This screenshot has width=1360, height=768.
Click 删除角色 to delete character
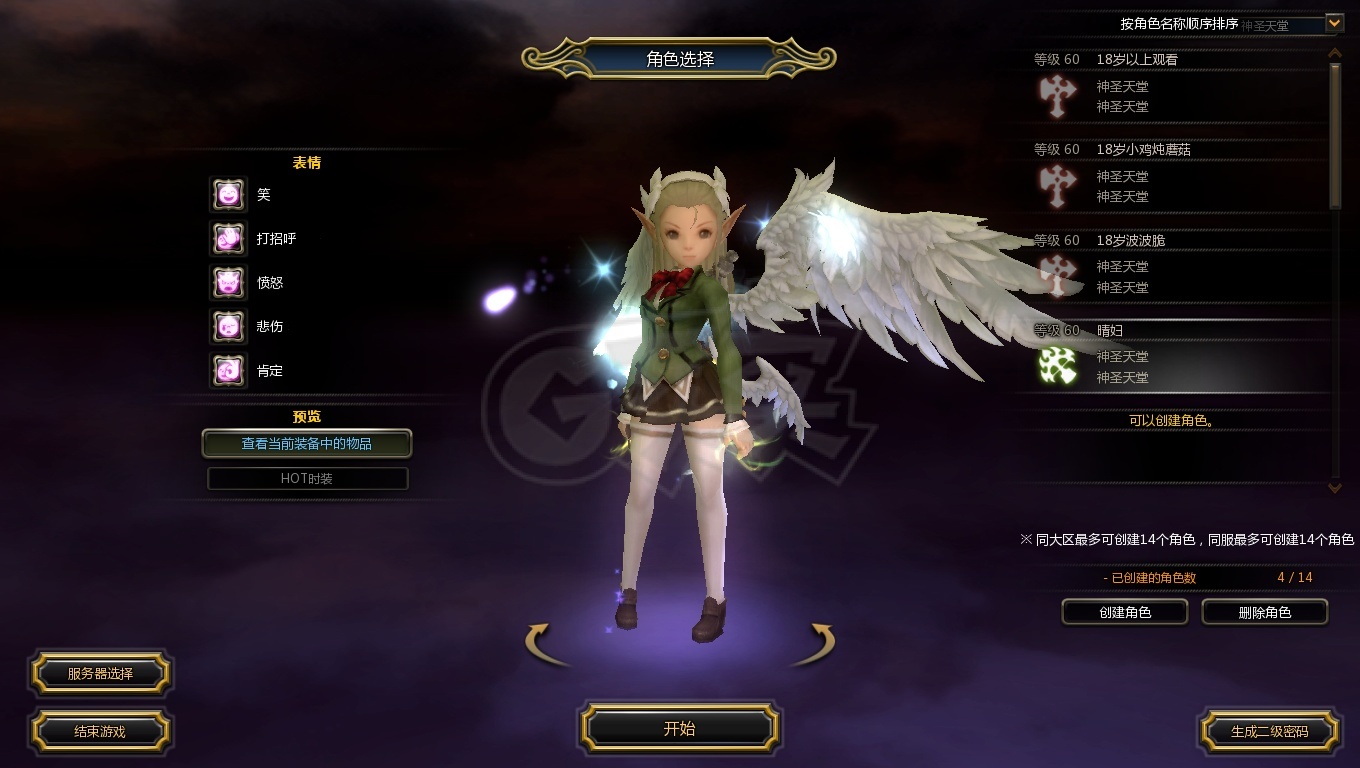click(x=1265, y=612)
